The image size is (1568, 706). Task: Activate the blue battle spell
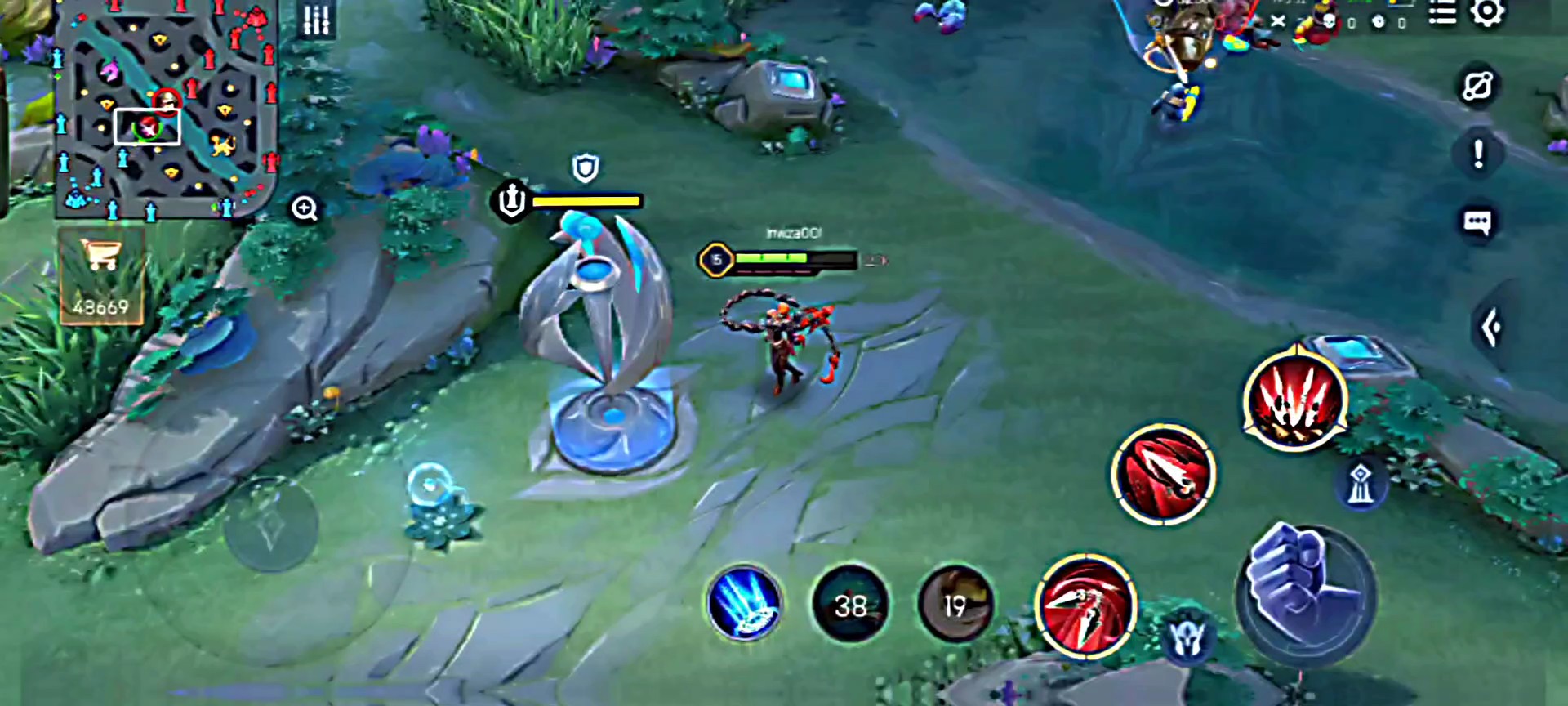coord(744,603)
